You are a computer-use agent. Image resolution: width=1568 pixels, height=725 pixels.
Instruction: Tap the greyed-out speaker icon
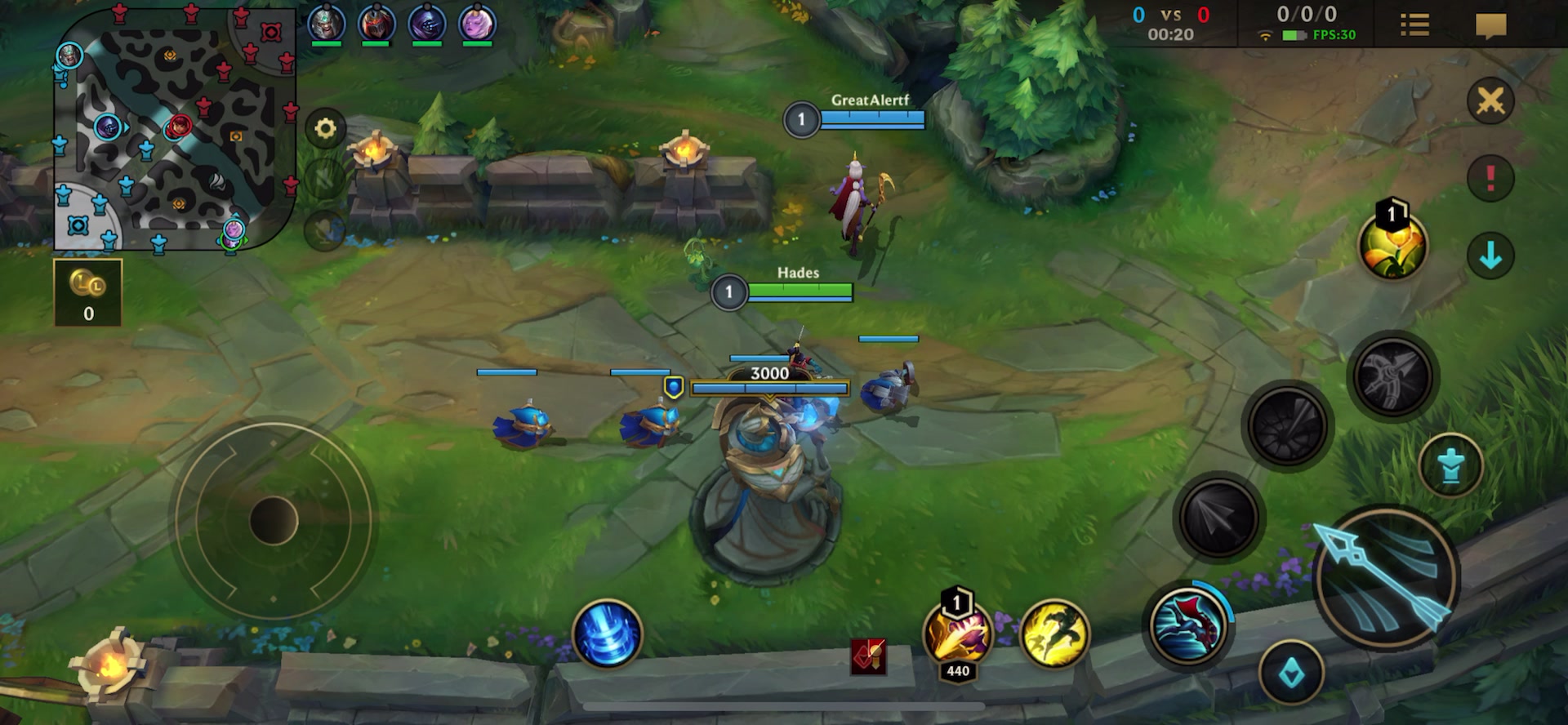pyautogui.click(x=325, y=178)
